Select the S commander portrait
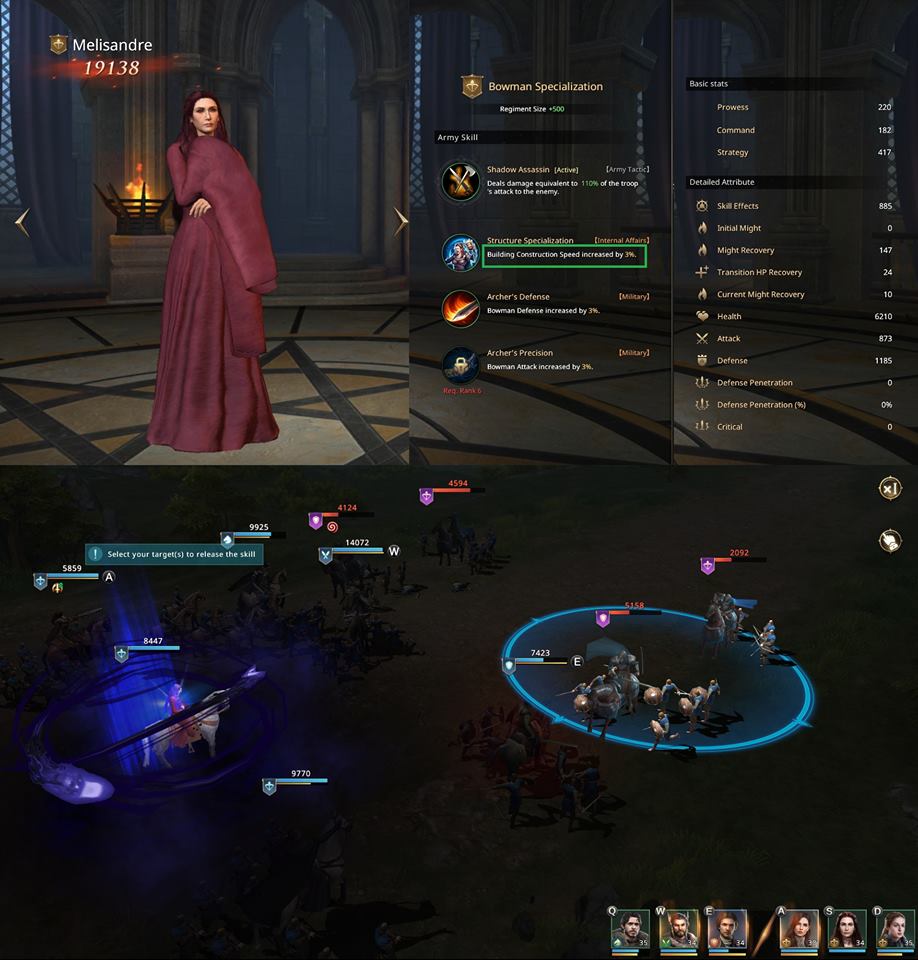 [x=848, y=929]
